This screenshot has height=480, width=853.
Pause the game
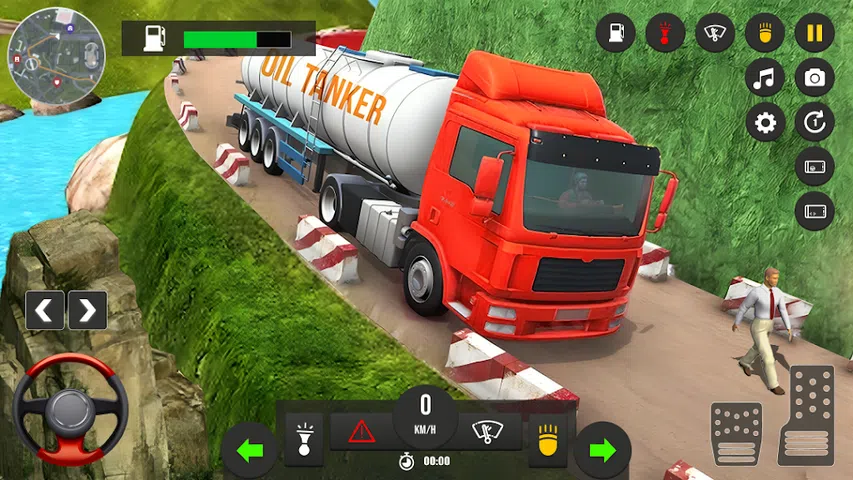click(814, 33)
